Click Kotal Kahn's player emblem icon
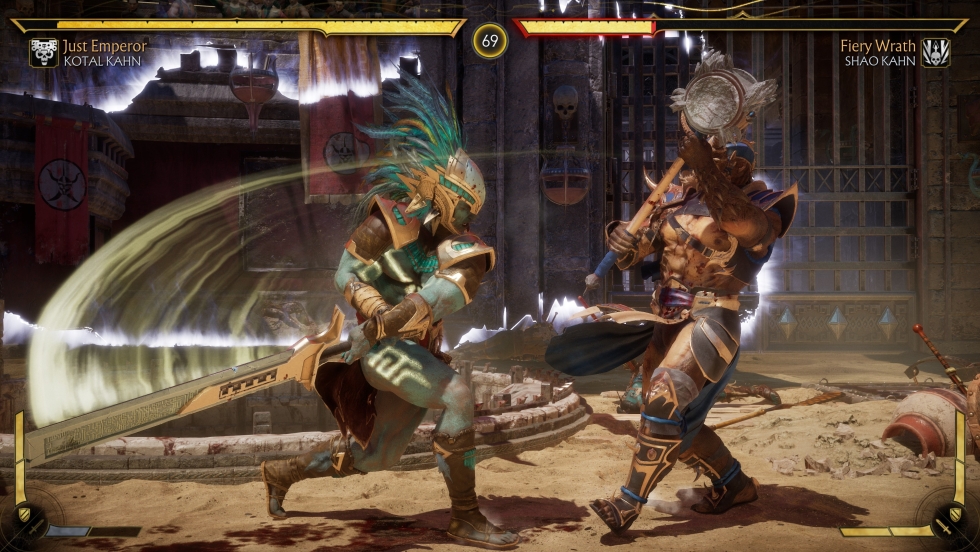The width and height of the screenshot is (980, 552). tap(44, 53)
